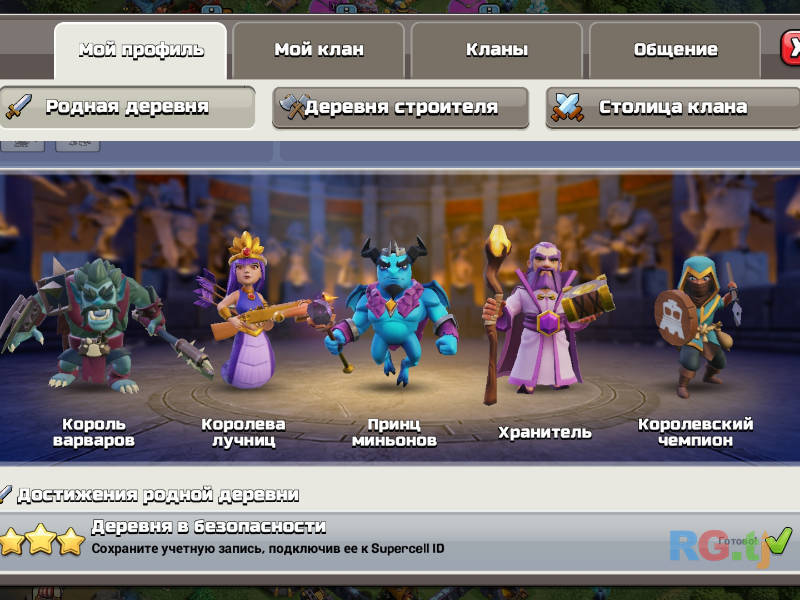This screenshot has width=800, height=600.
Task: Go to the Общение tab
Action: (675, 50)
